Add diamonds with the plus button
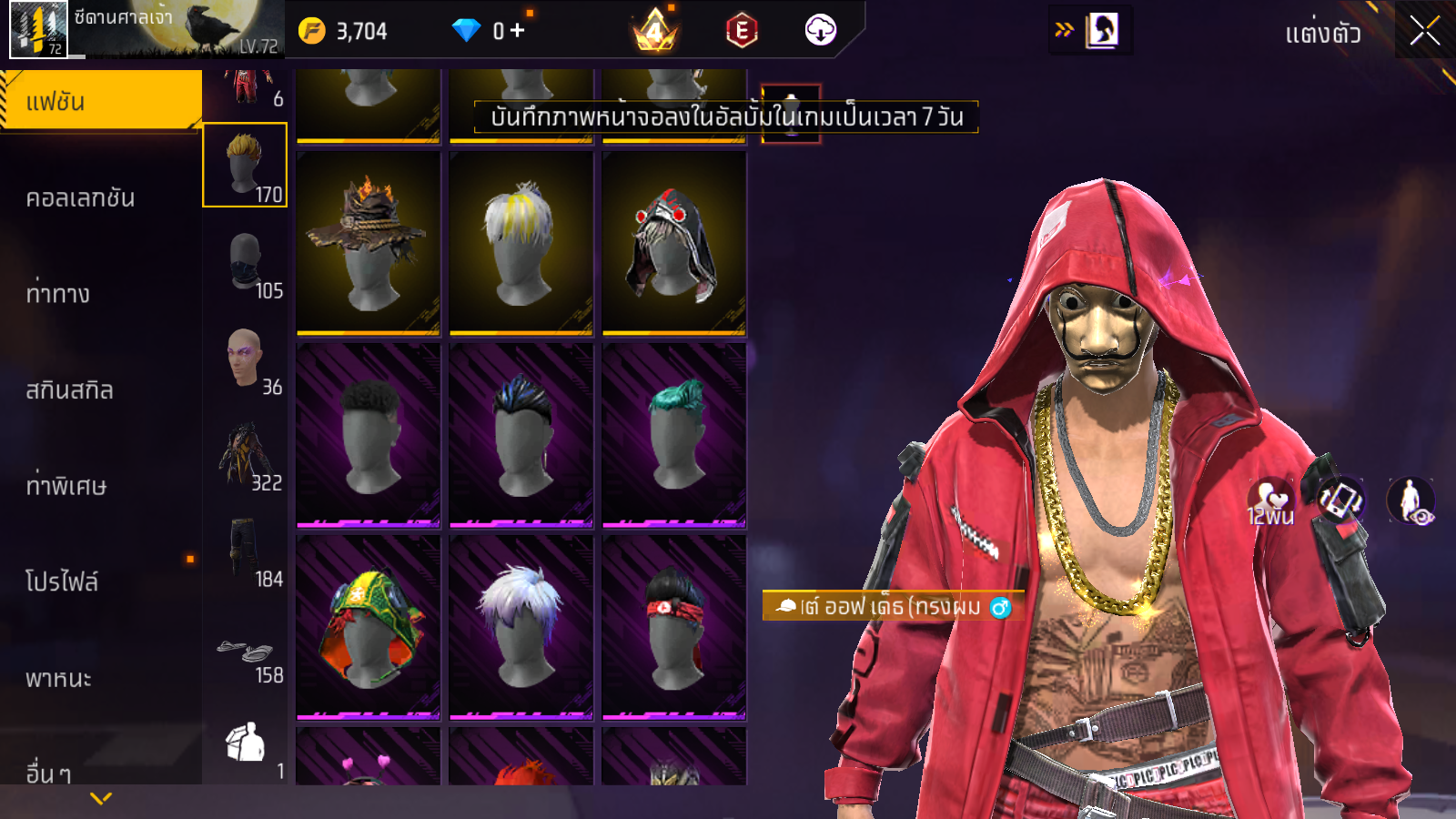 coord(518,31)
